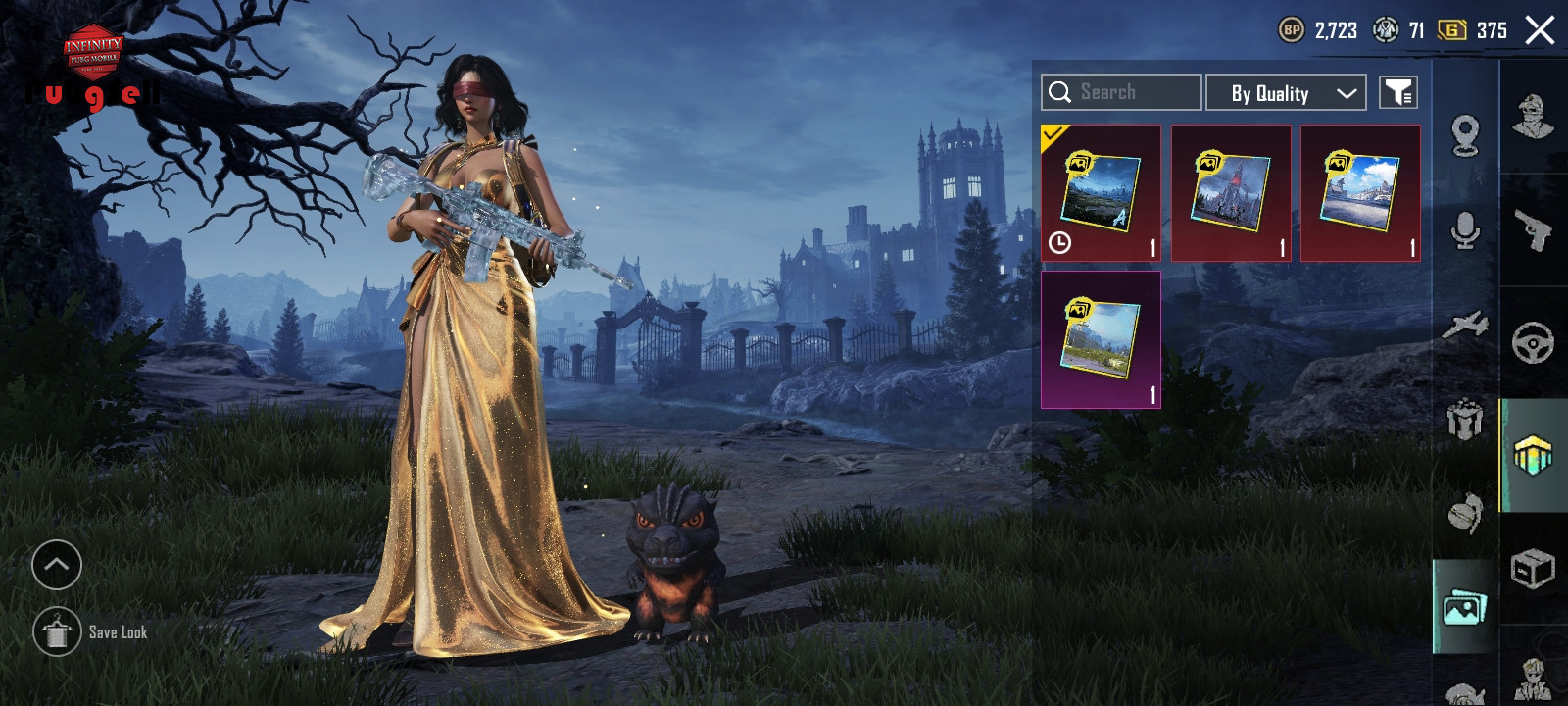Switch to the steering wheel vehicles category
This screenshot has width=1568, height=706.
[x=1534, y=343]
